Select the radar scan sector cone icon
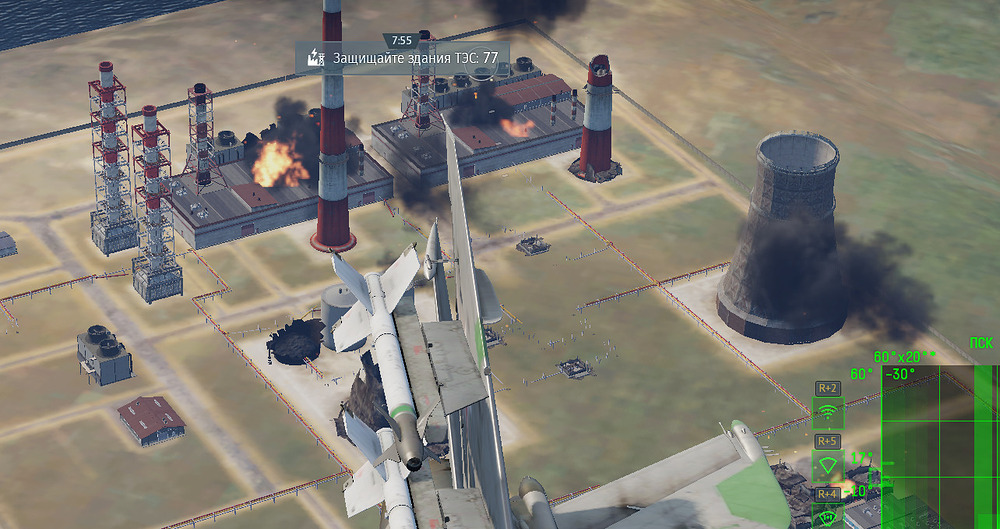This screenshot has height=529, width=1000. [828, 465]
